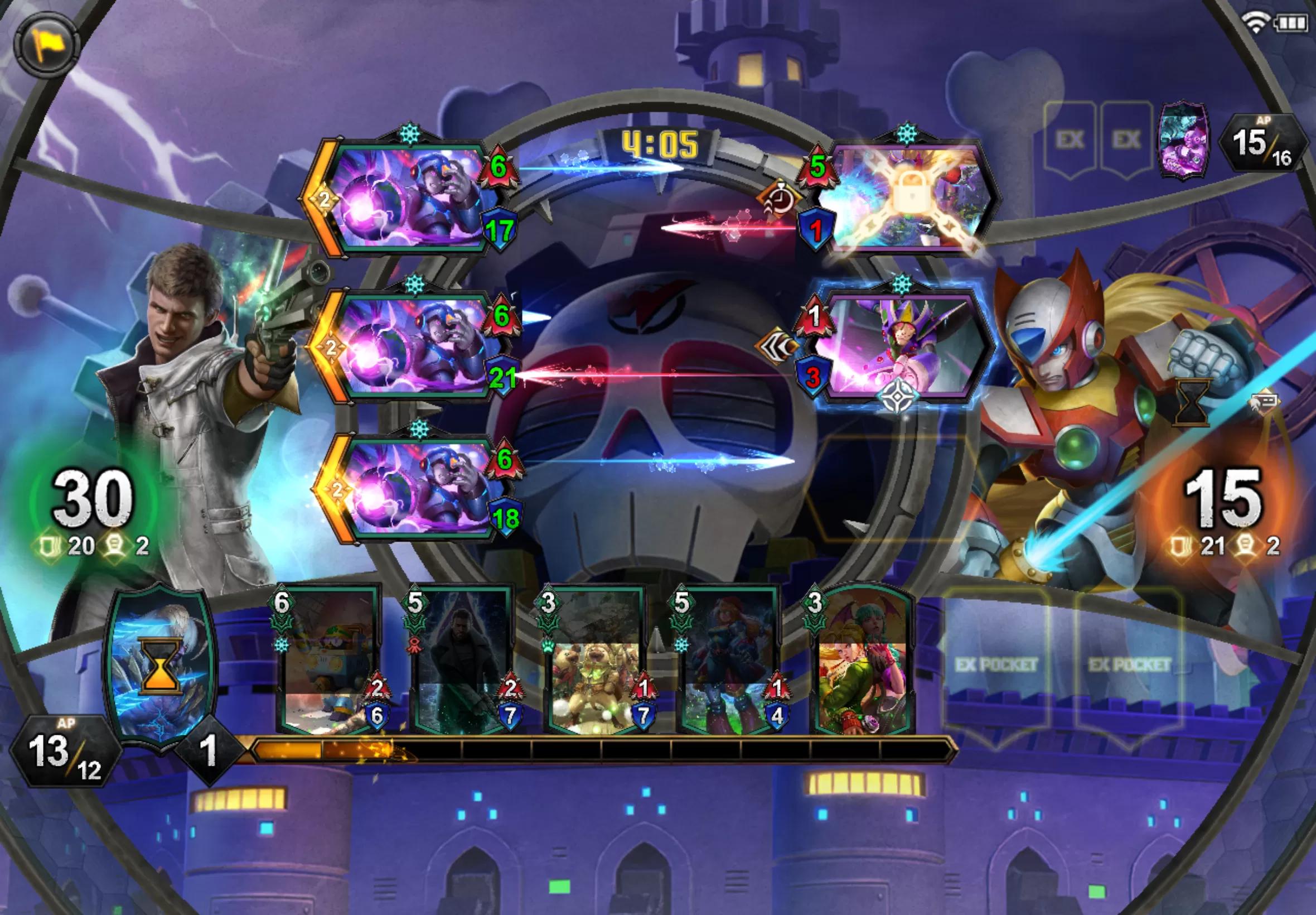Tap the yellow surrender flag button

(x=46, y=44)
